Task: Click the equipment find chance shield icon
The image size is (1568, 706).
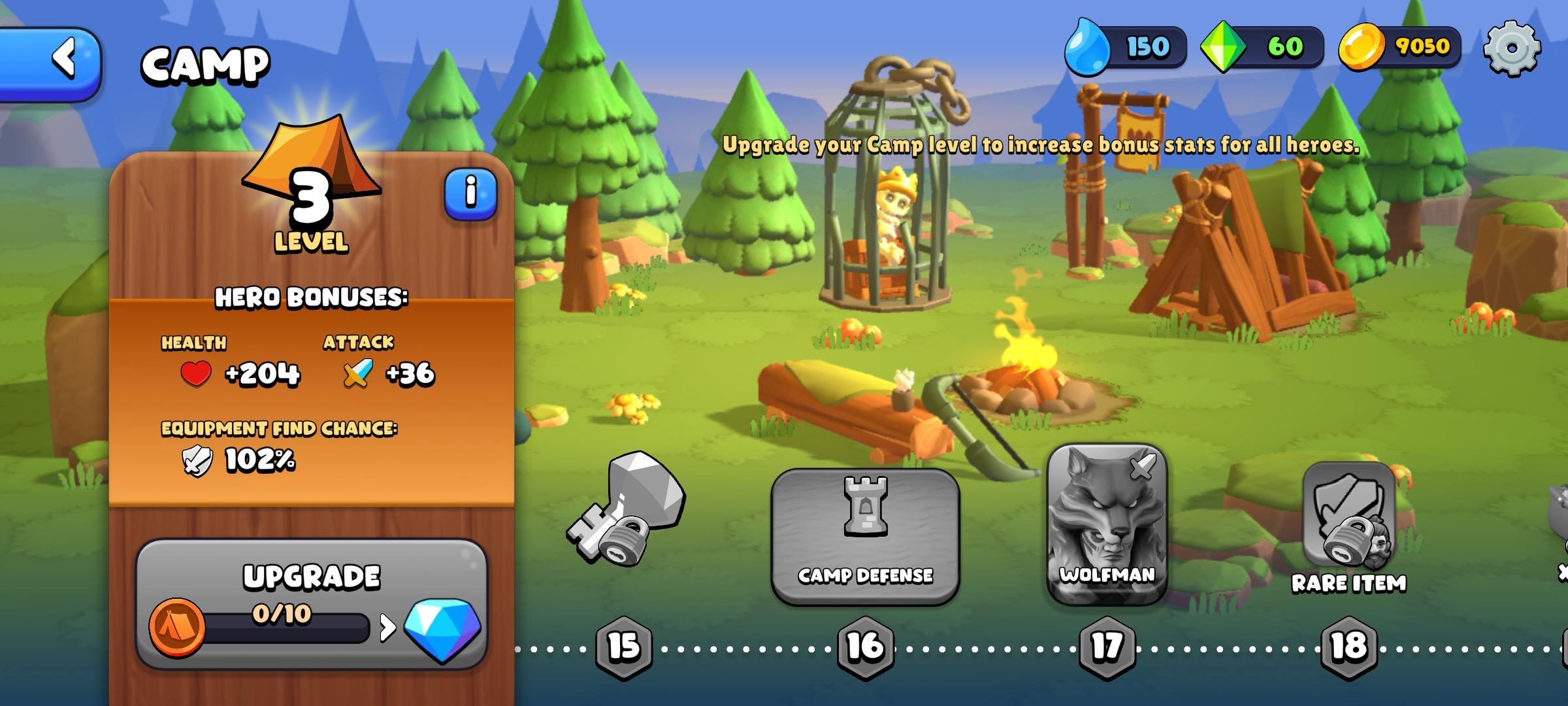Action: point(195,459)
